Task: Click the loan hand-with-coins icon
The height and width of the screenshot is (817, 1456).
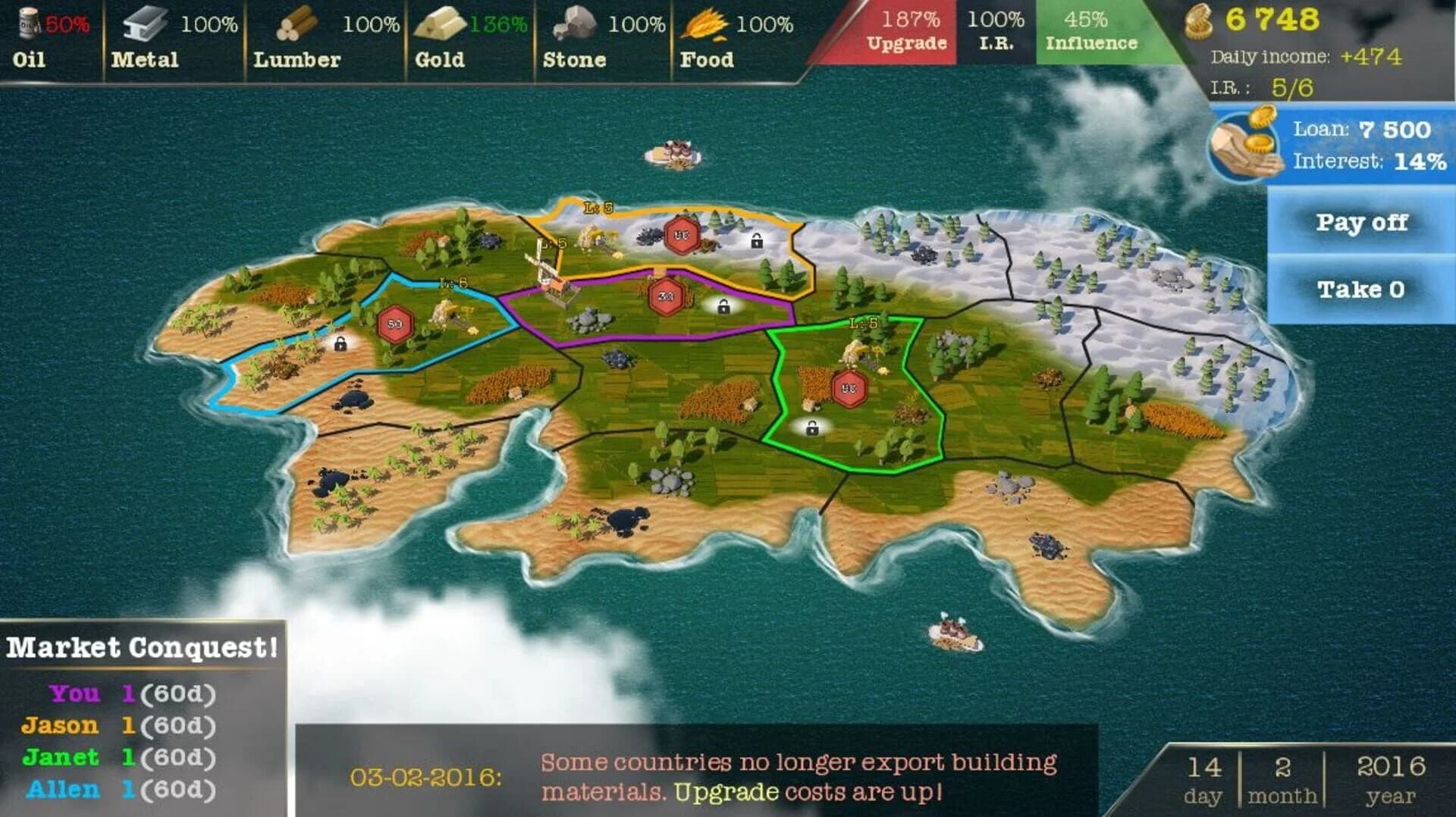Action: [1244, 144]
